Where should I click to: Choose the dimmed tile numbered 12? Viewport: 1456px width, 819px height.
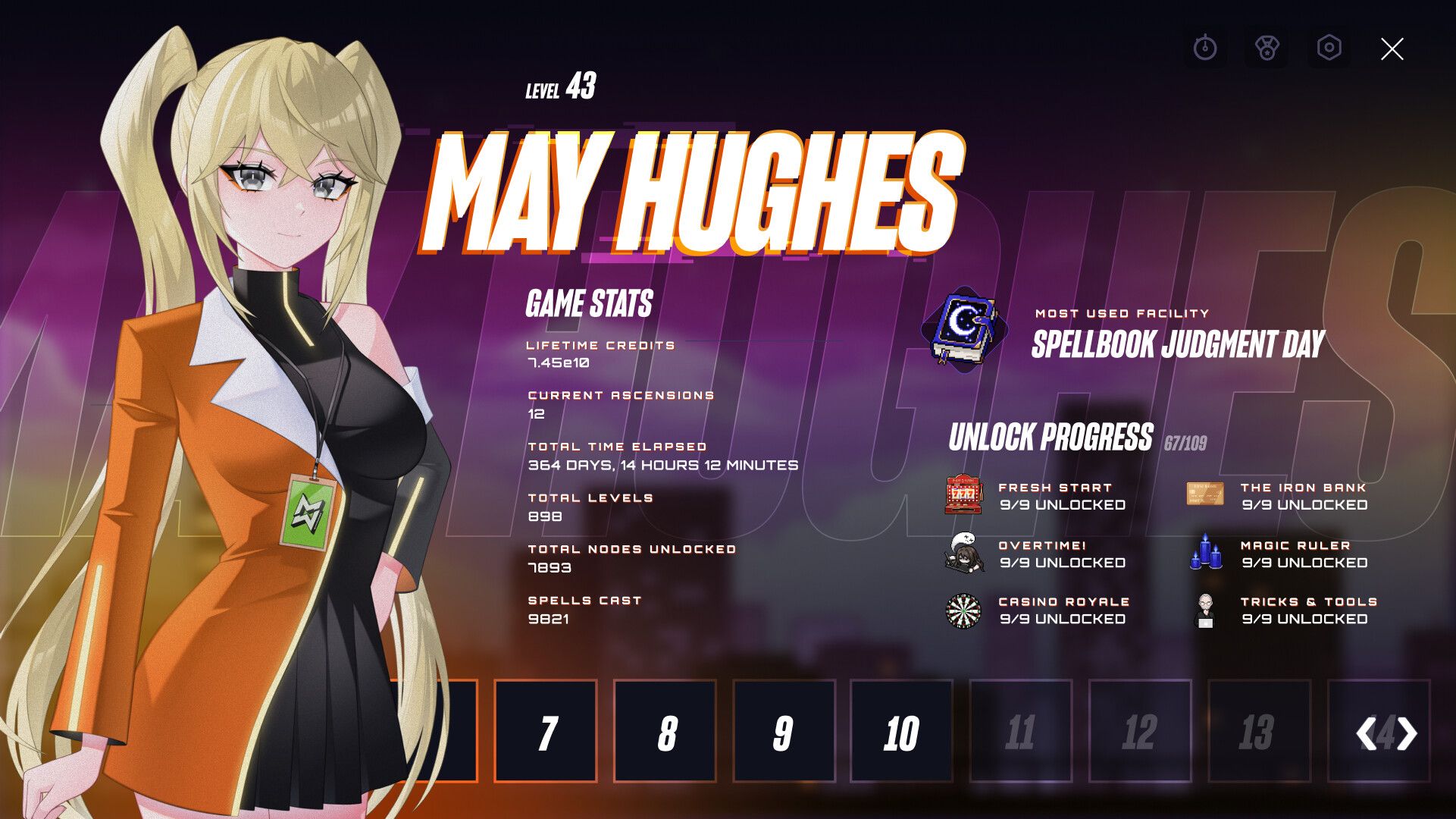click(x=1139, y=732)
